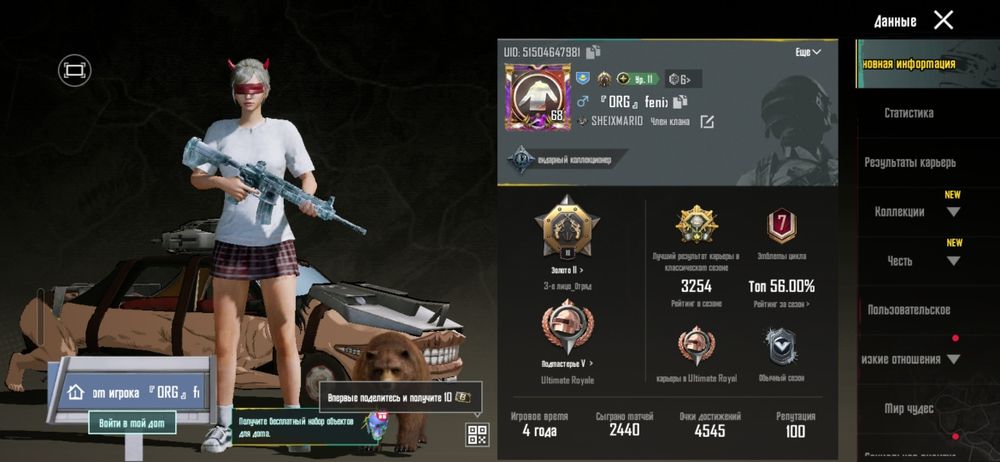Enter my home with Войти в мой дом
Image resolution: width=1000 pixels, height=462 pixels.
point(131,423)
